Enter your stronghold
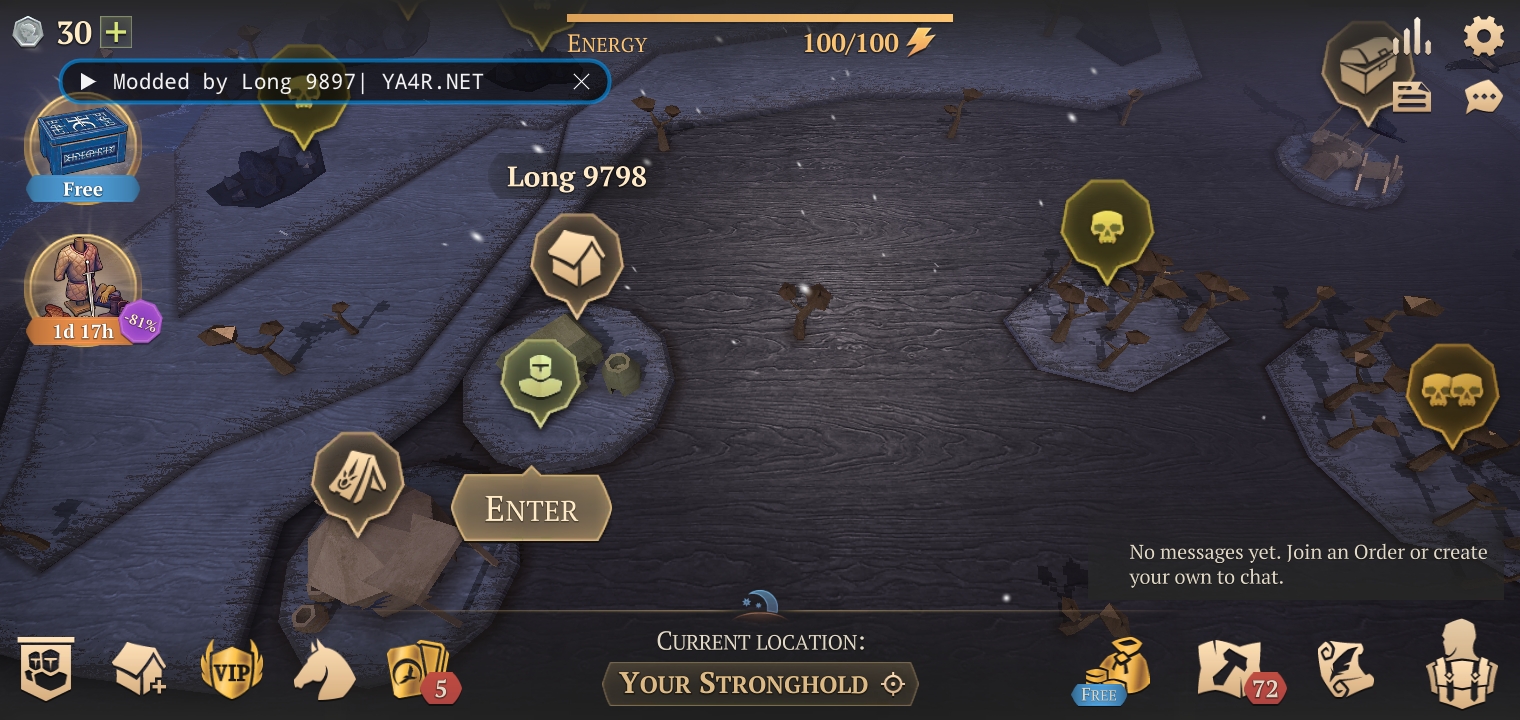Screen dimensions: 1520x720 531,509
